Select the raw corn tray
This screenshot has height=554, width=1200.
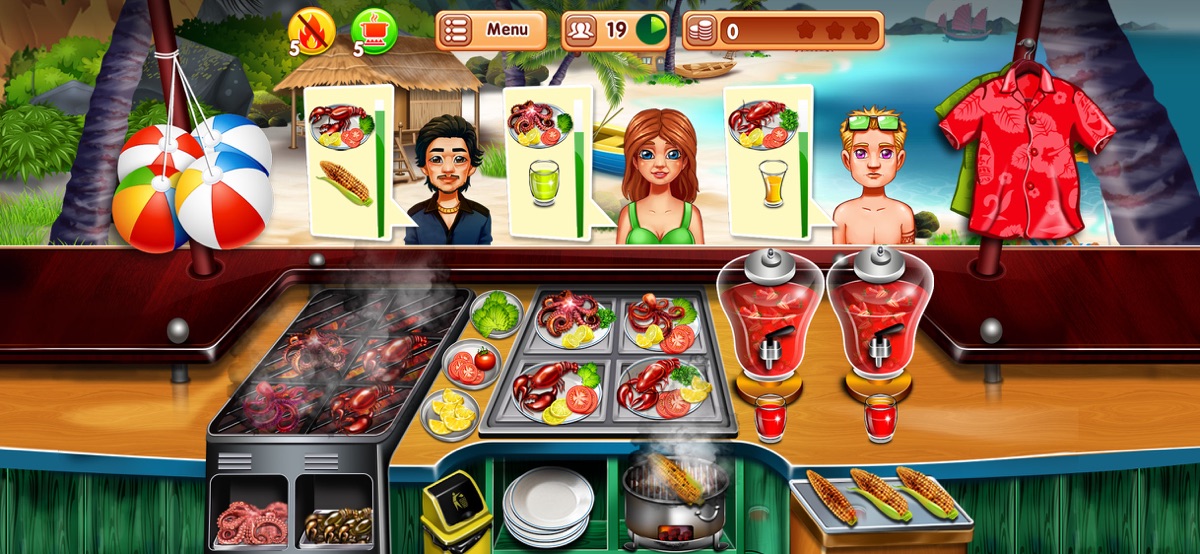(880, 497)
